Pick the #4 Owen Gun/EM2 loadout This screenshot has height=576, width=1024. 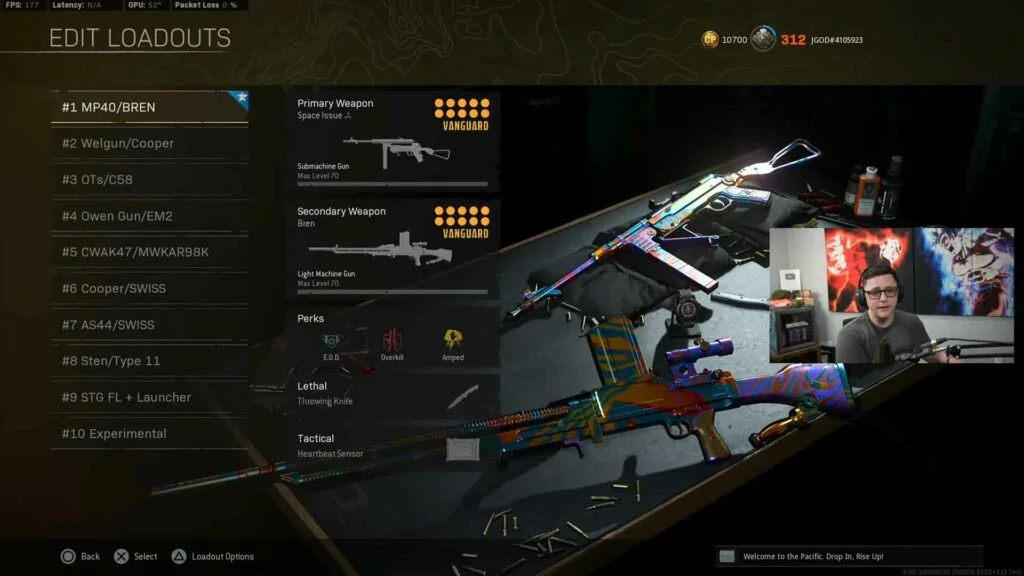point(149,216)
